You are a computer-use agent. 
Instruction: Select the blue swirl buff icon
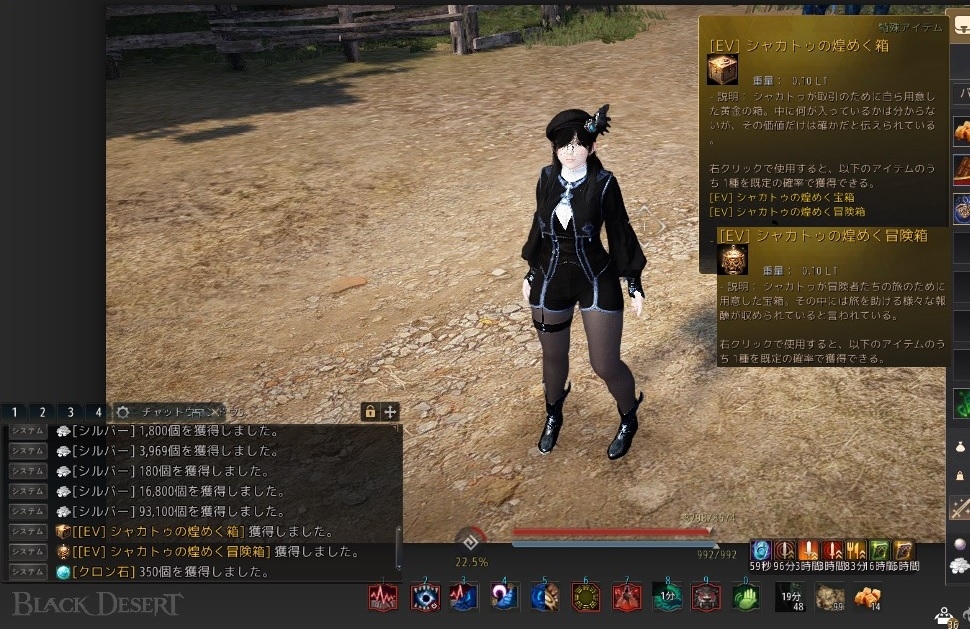pos(761,550)
